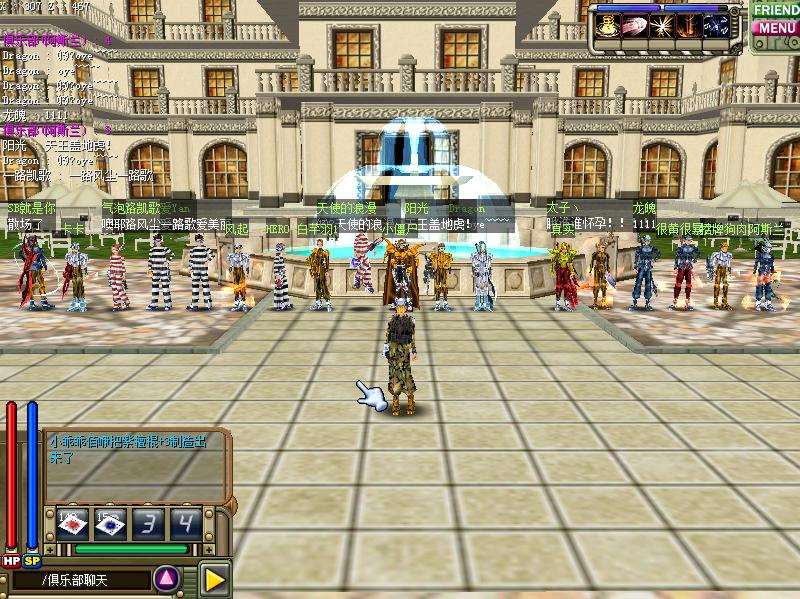Click the club chat input field
Screen dimensions: 800x599
coord(80,580)
